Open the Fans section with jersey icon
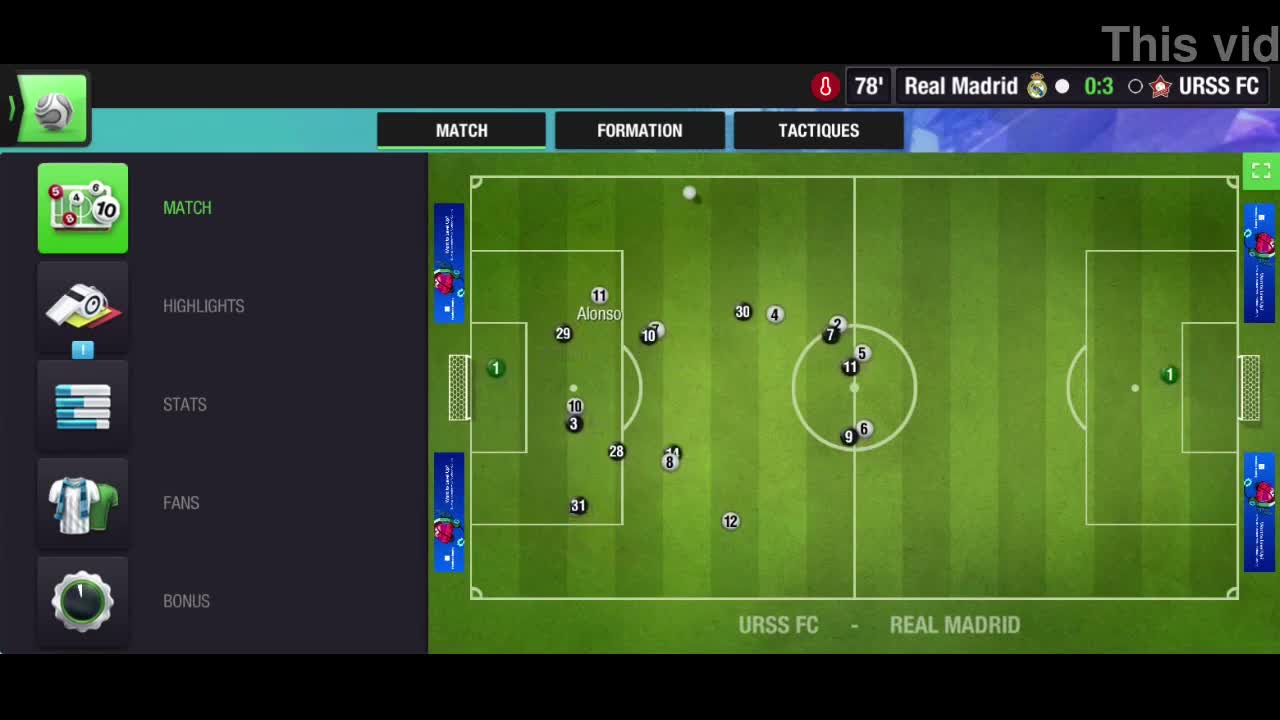Screen dimensions: 1280x720 click(x=83, y=503)
